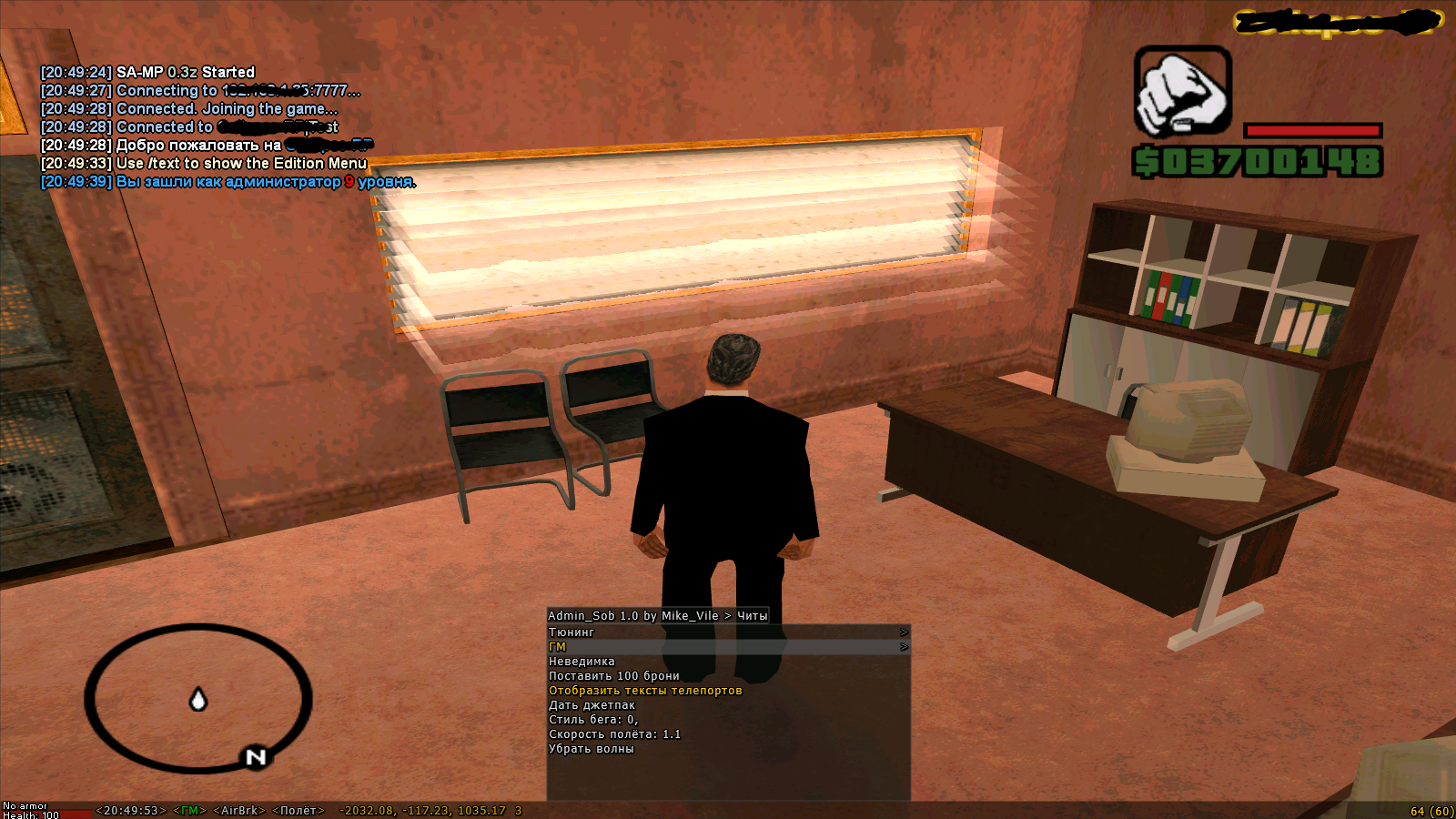Viewport: 1456px width, 819px height.
Task: Click the circular radar minimap
Action: tap(198, 698)
